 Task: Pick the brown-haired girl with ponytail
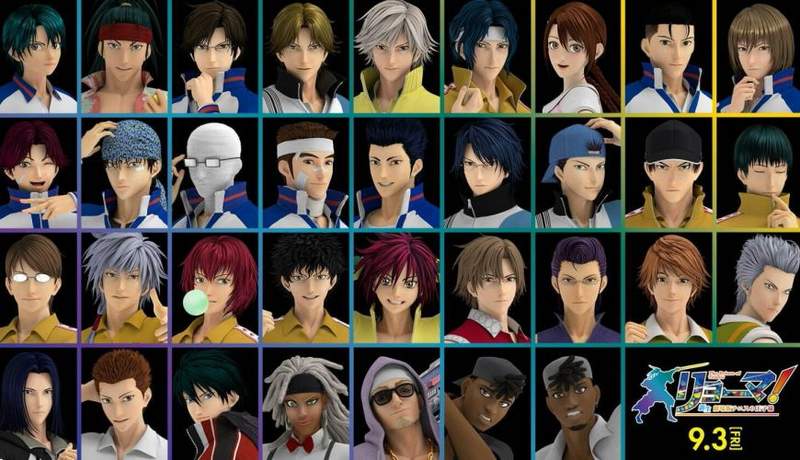coord(577,56)
